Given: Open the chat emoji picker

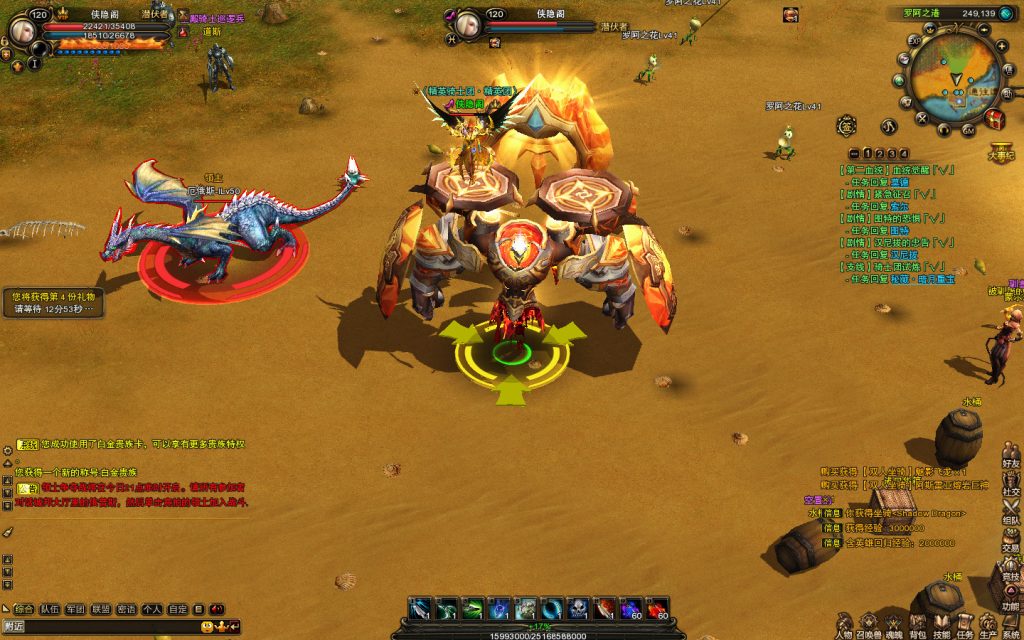Looking at the screenshot, I should 207,626.
